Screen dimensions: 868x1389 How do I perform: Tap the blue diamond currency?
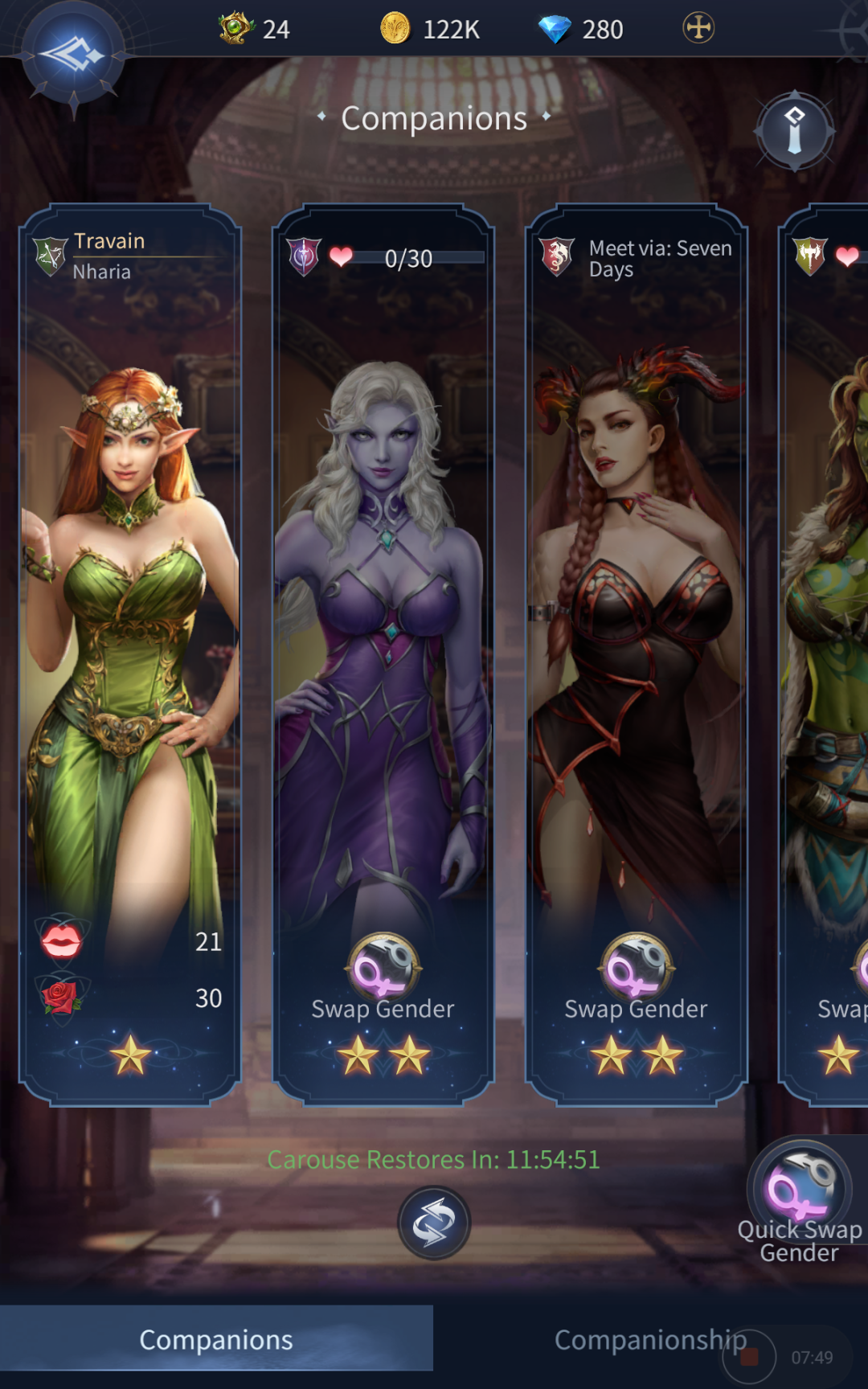tap(554, 29)
